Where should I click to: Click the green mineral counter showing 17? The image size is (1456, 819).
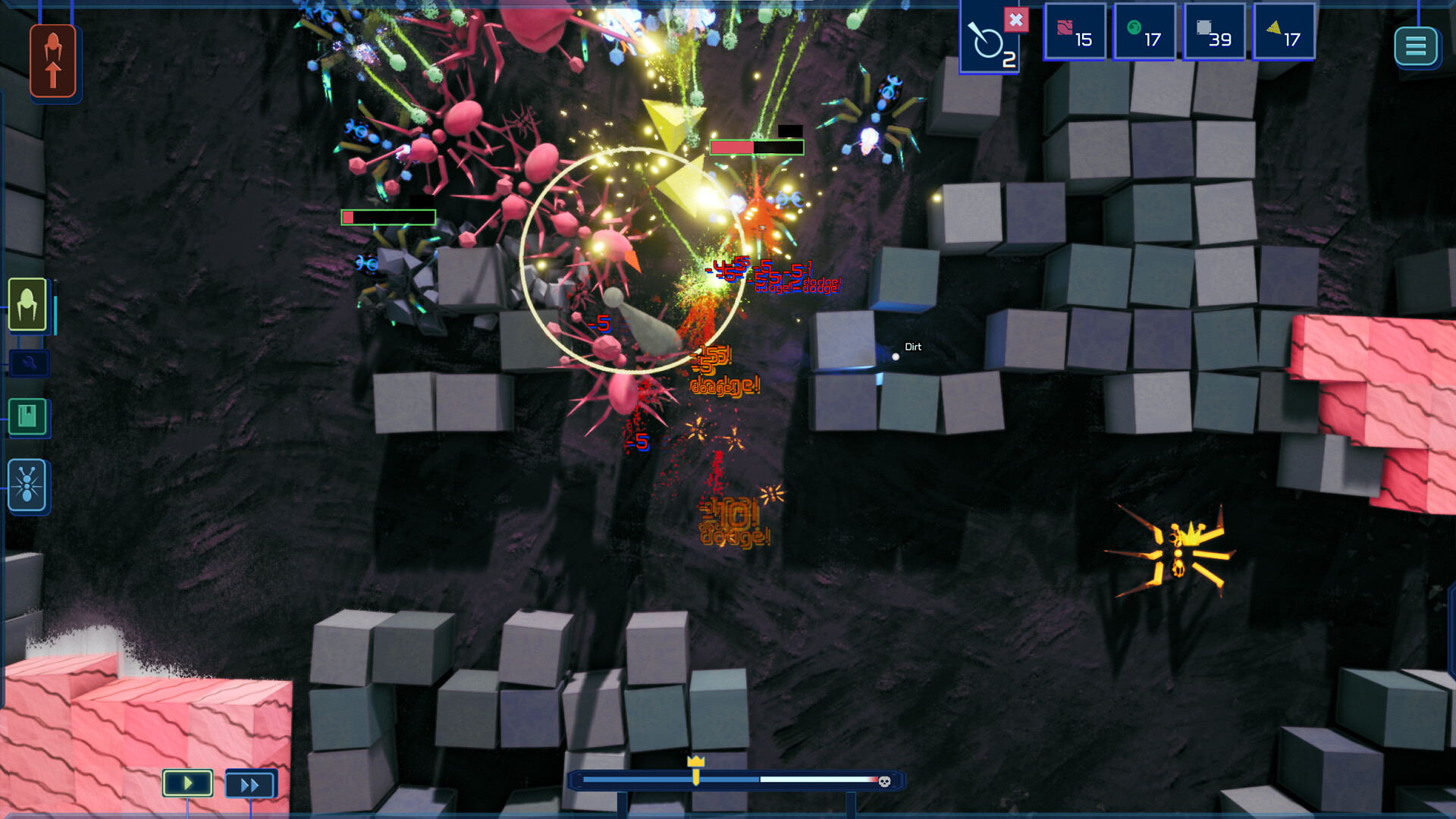click(1144, 31)
